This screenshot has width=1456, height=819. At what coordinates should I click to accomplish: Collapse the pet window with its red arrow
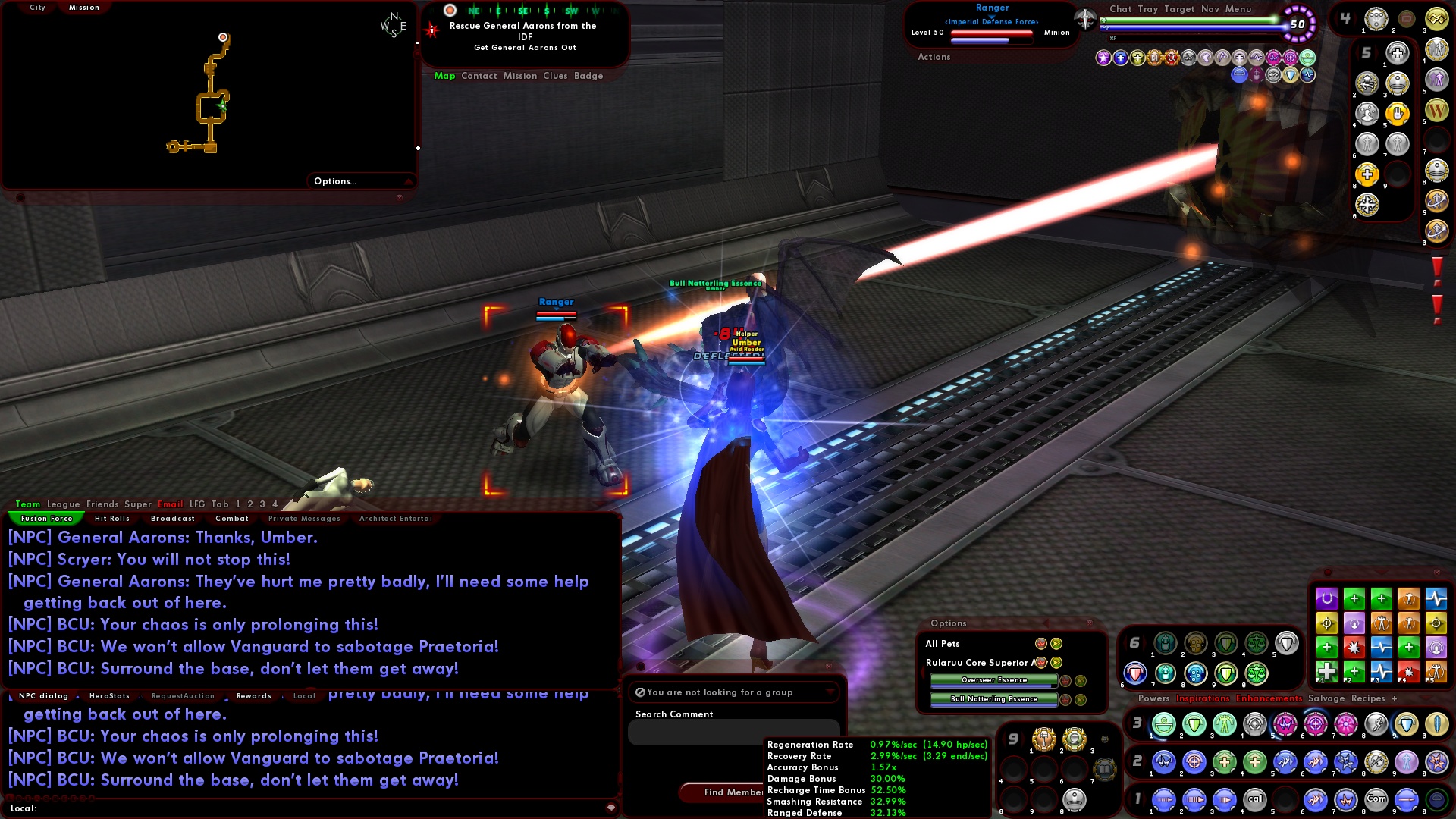[1046, 623]
